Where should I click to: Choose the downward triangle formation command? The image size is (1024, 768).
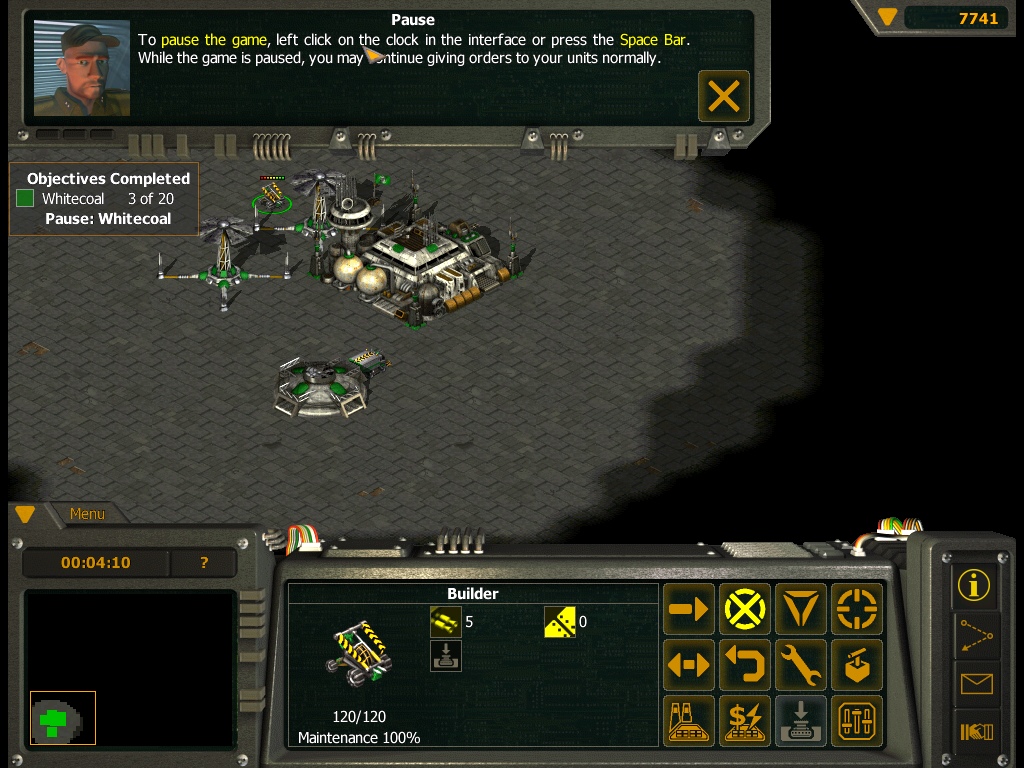(801, 609)
